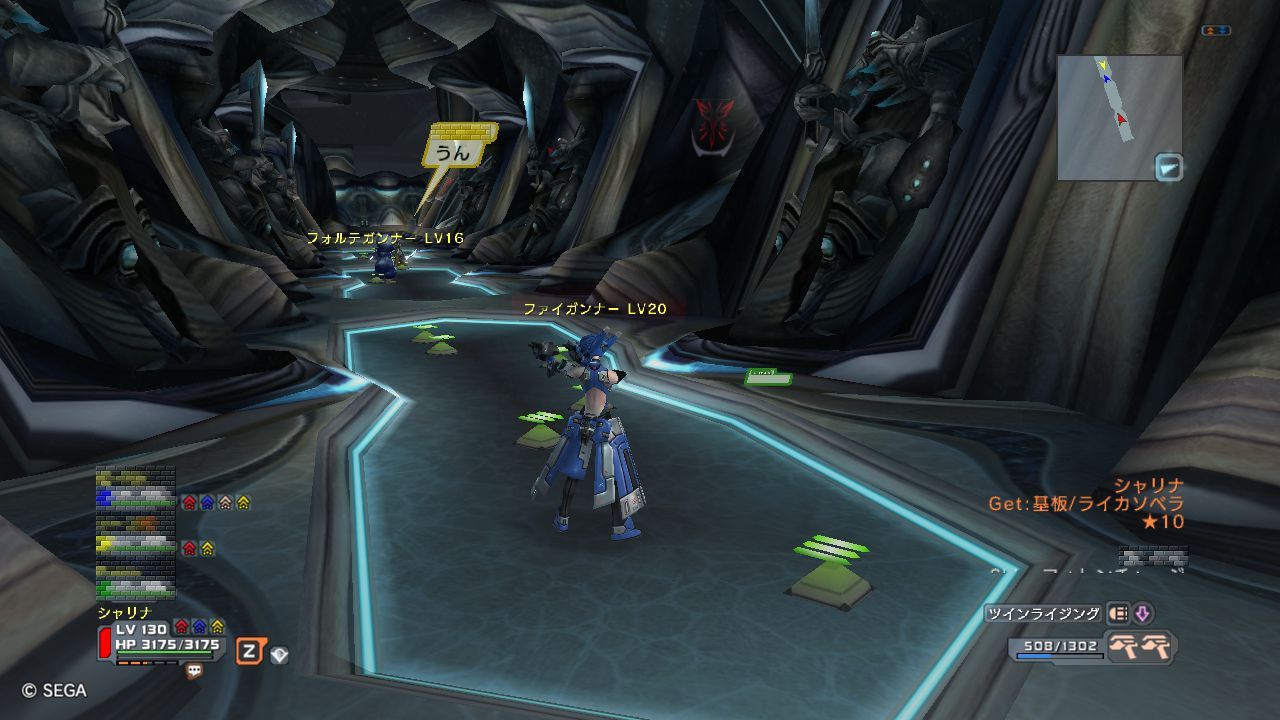Click the item pickup log for 基板/ライカソベラ
Viewport: 1280px width, 720px height.
point(1086,503)
